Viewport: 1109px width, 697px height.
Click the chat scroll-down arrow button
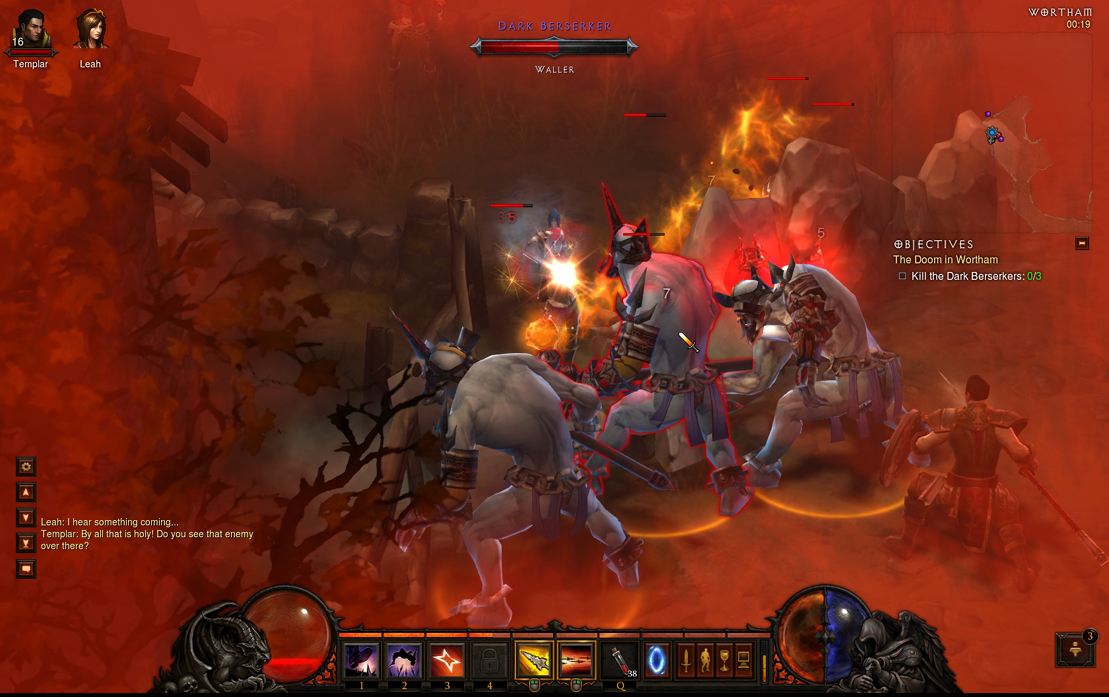click(x=26, y=518)
